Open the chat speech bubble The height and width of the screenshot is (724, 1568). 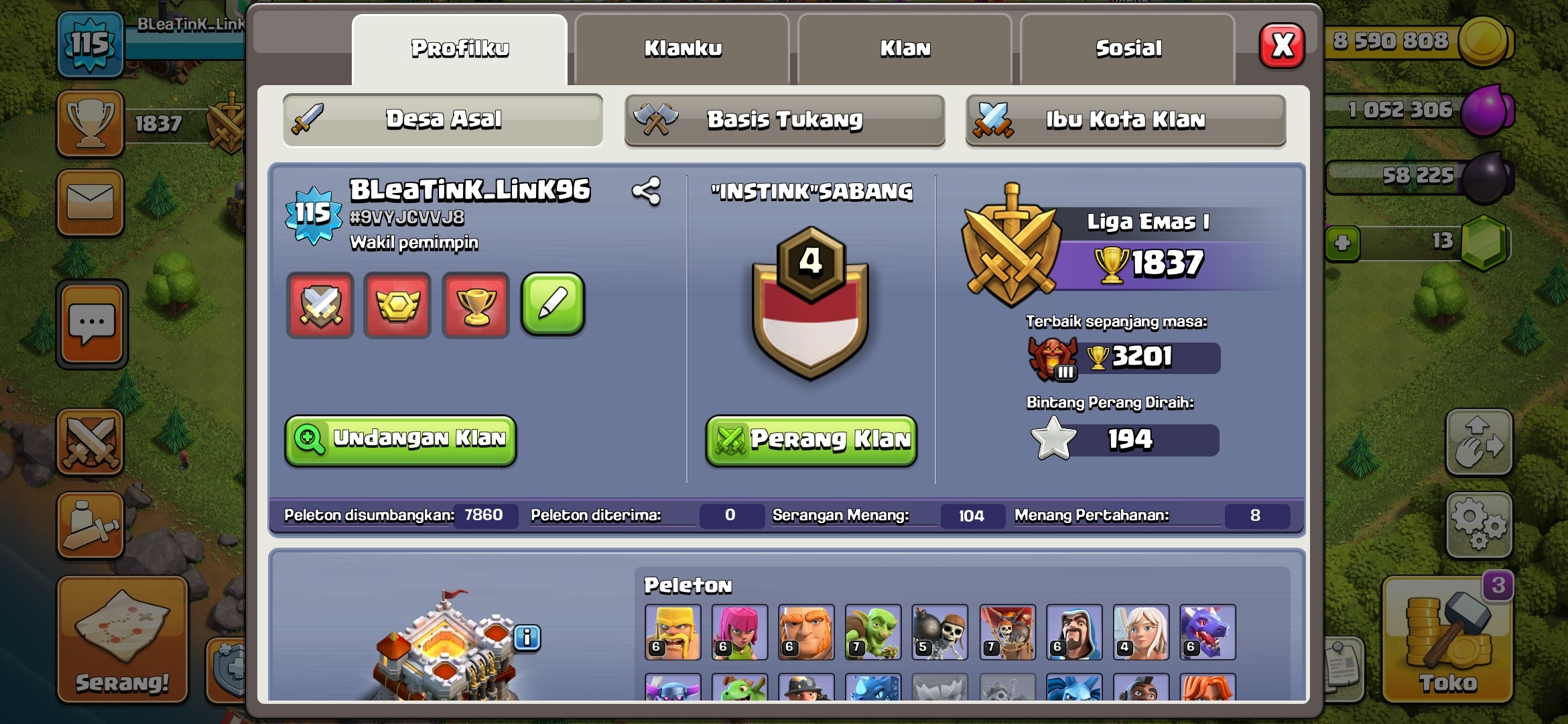pyautogui.click(x=92, y=324)
